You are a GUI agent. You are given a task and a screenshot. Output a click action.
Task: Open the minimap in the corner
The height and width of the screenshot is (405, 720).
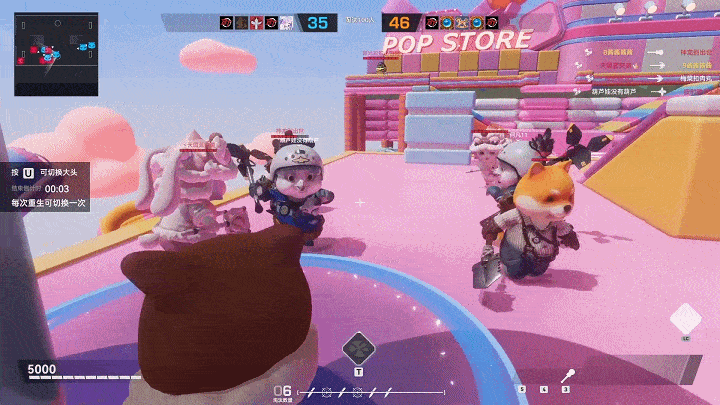(56, 54)
